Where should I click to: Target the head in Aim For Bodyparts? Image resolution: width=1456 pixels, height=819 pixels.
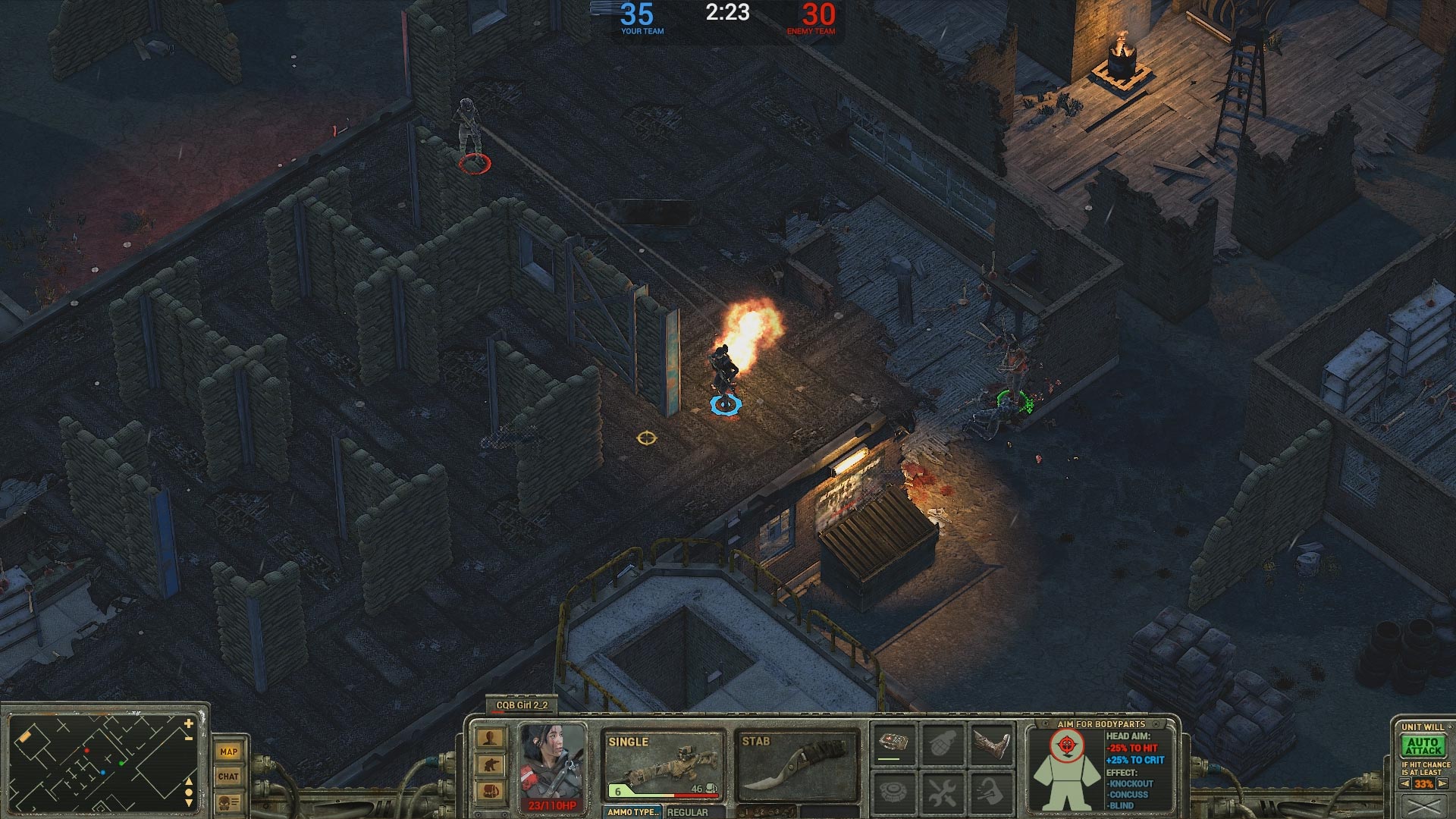pos(1066,743)
